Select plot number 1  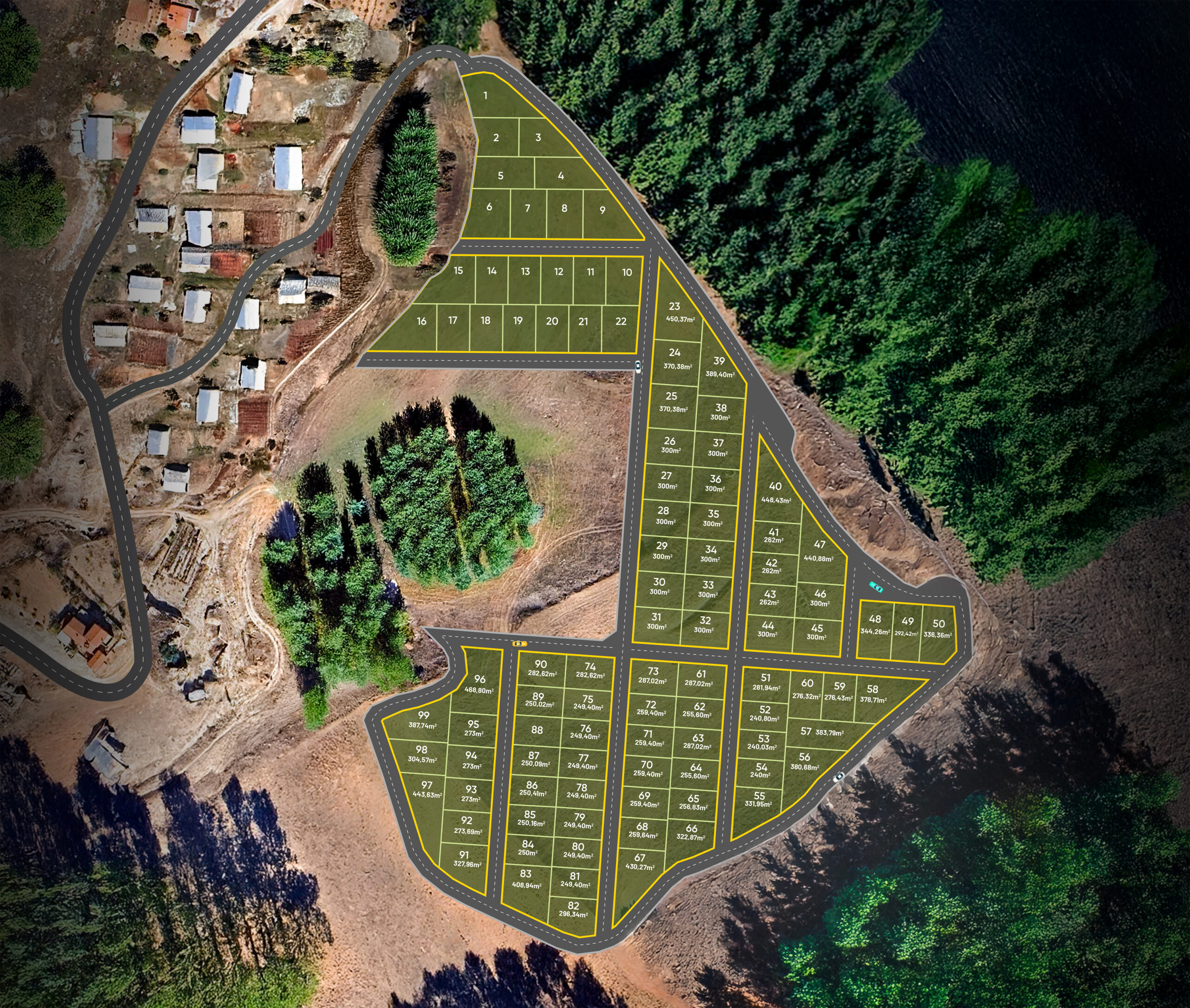point(486,96)
